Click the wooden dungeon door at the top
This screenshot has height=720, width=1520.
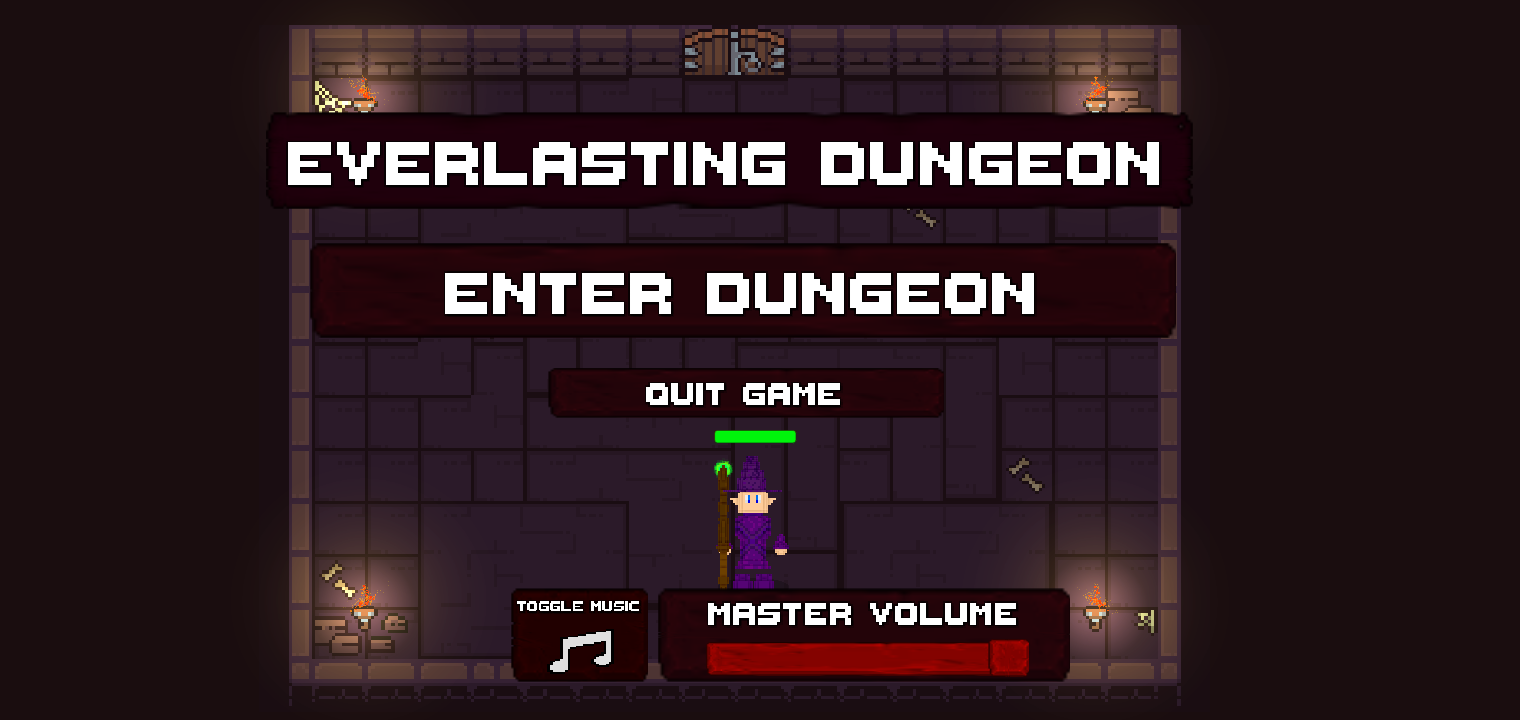pos(735,50)
